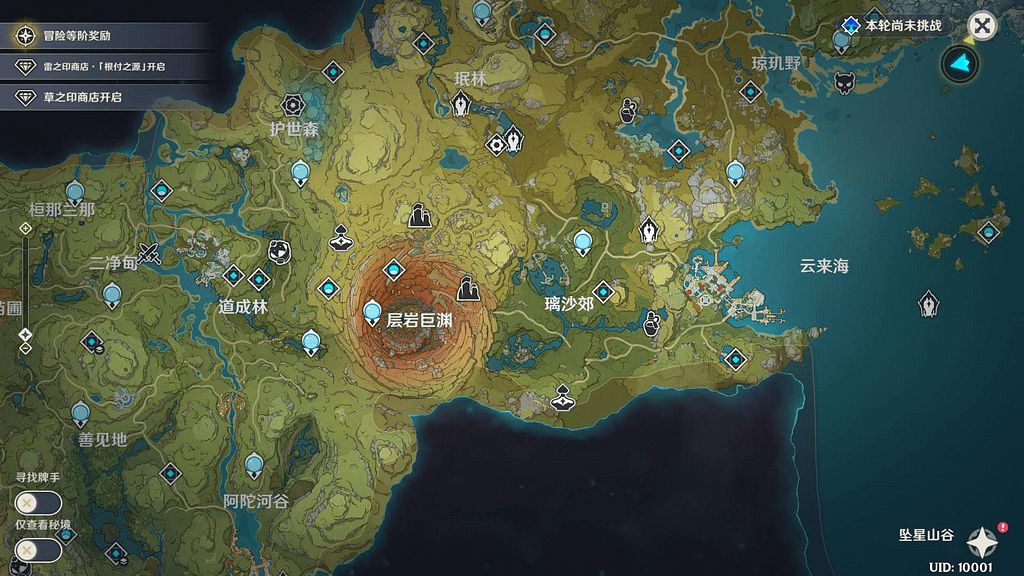
Task: Click the blue pin above 善见地 label
Action: 81,412
